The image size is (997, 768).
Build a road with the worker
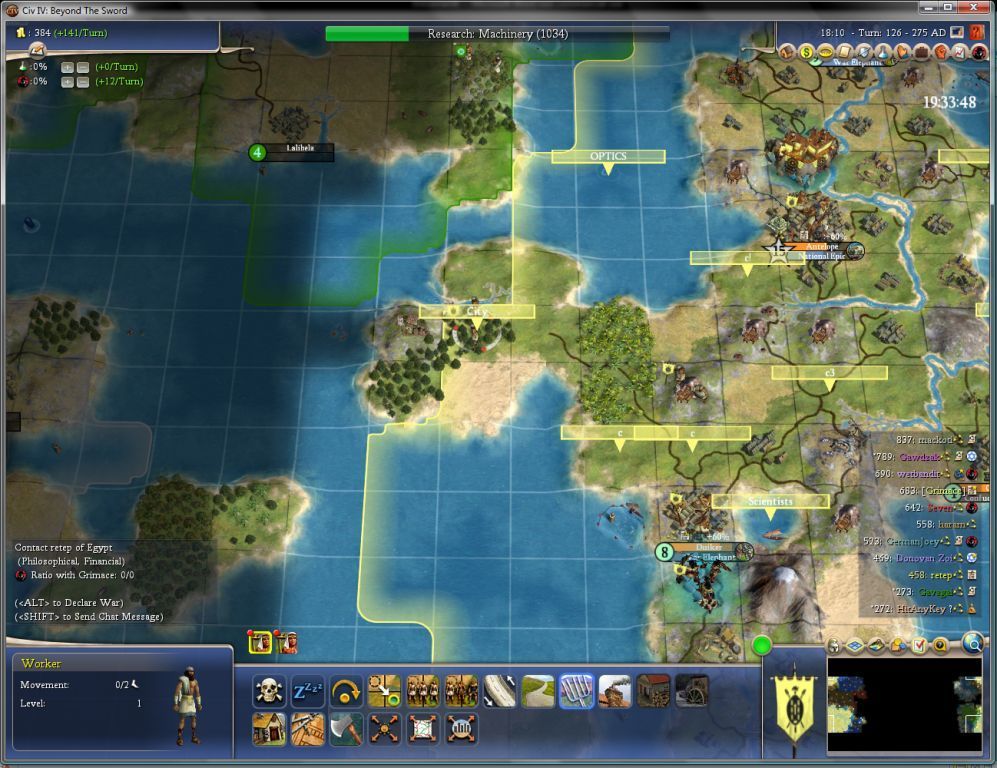coord(538,691)
